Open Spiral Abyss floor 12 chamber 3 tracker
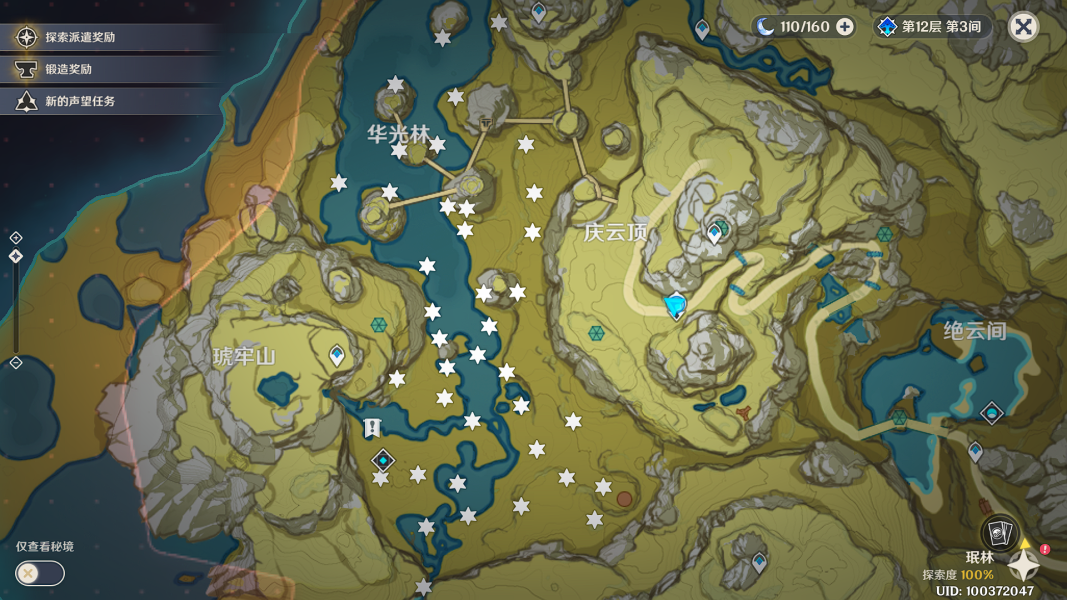 point(931,27)
